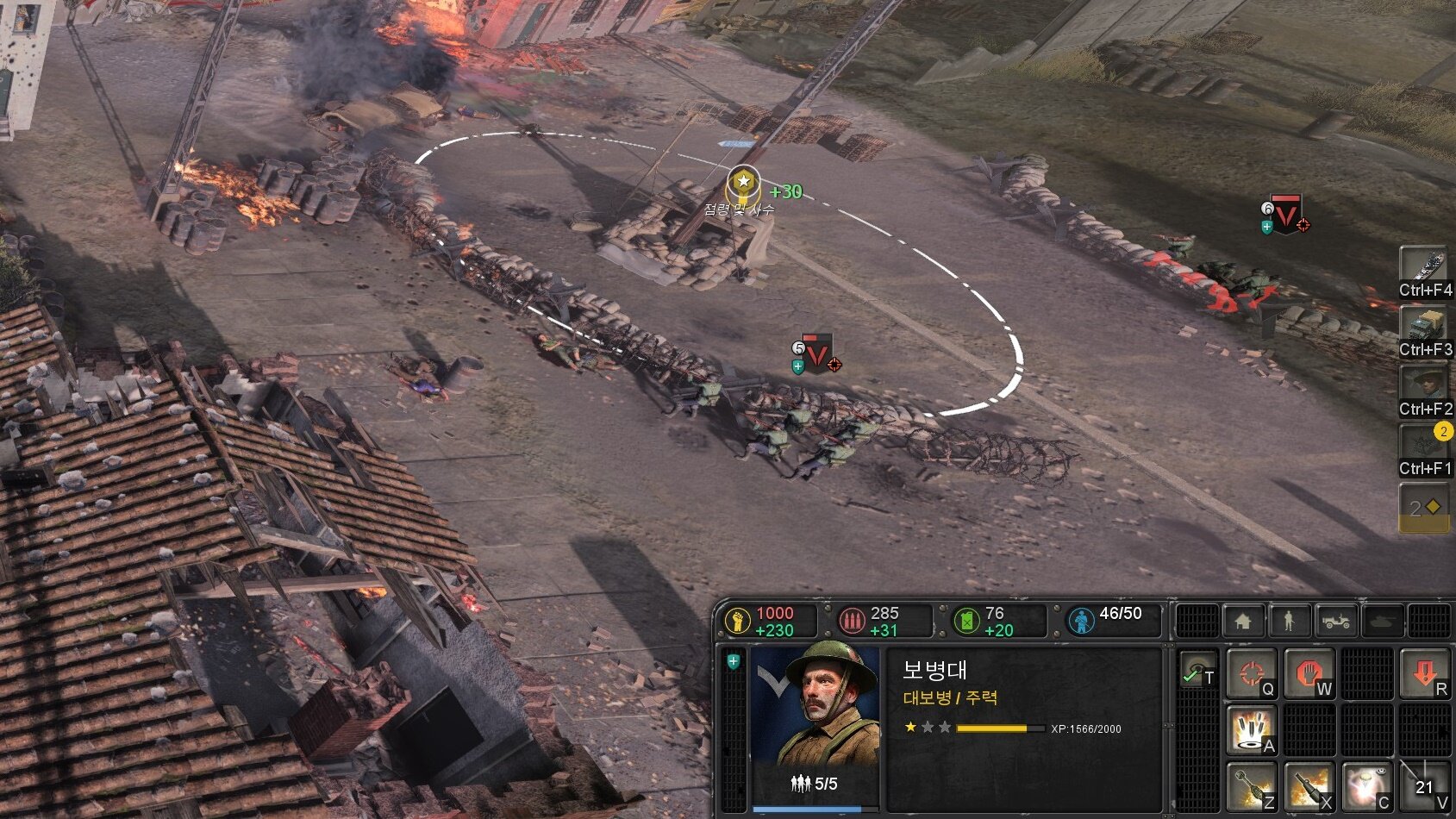Select the red stop hand command
Image resolution: width=1456 pixels, height=819 pixels.
pyautogui.click(x=1309, y=673)
